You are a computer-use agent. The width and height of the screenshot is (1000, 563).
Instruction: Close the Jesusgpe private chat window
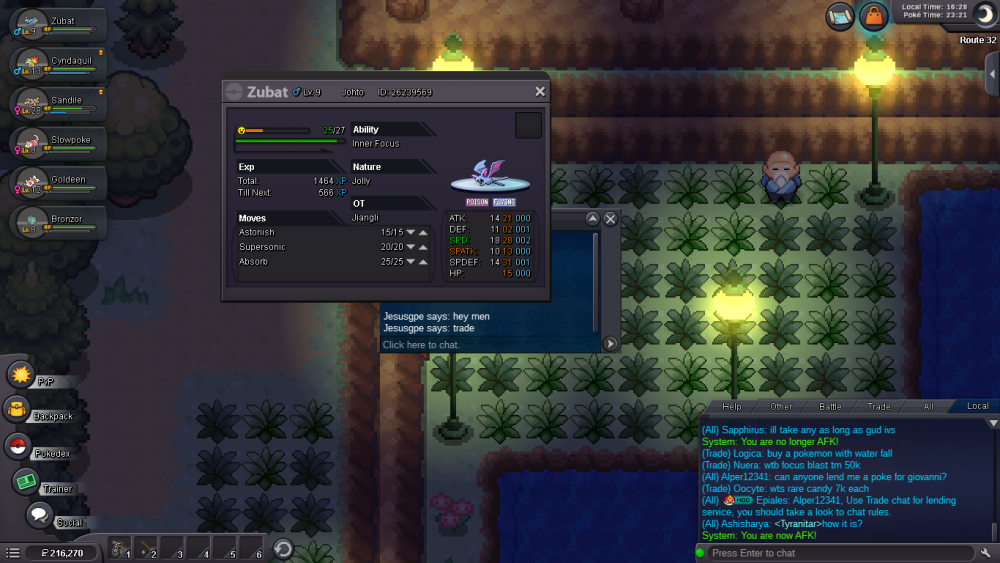[610, 218]
